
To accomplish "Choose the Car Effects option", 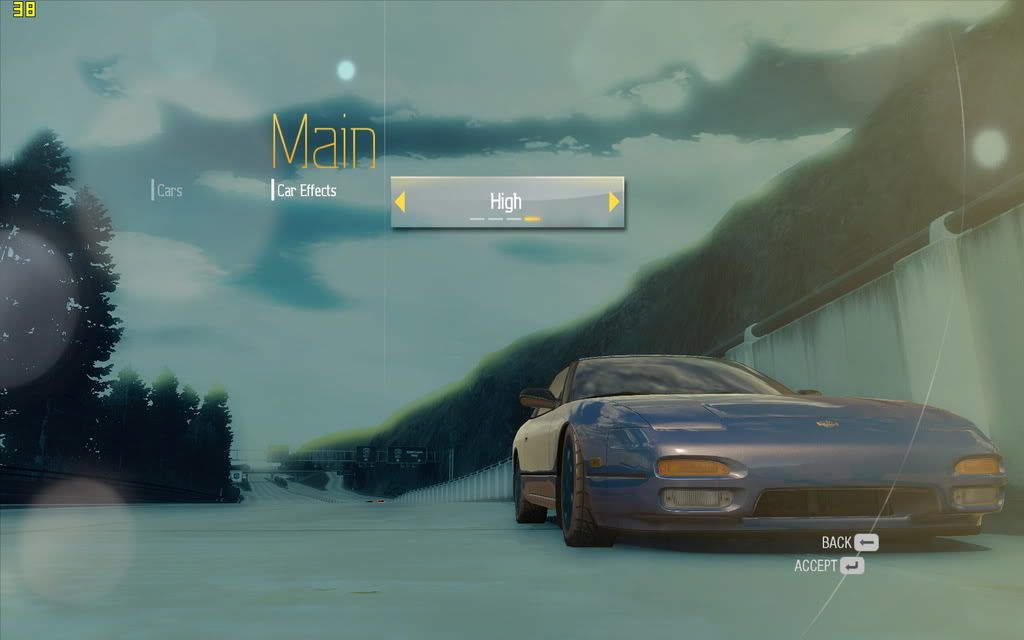I will (306, 190).
